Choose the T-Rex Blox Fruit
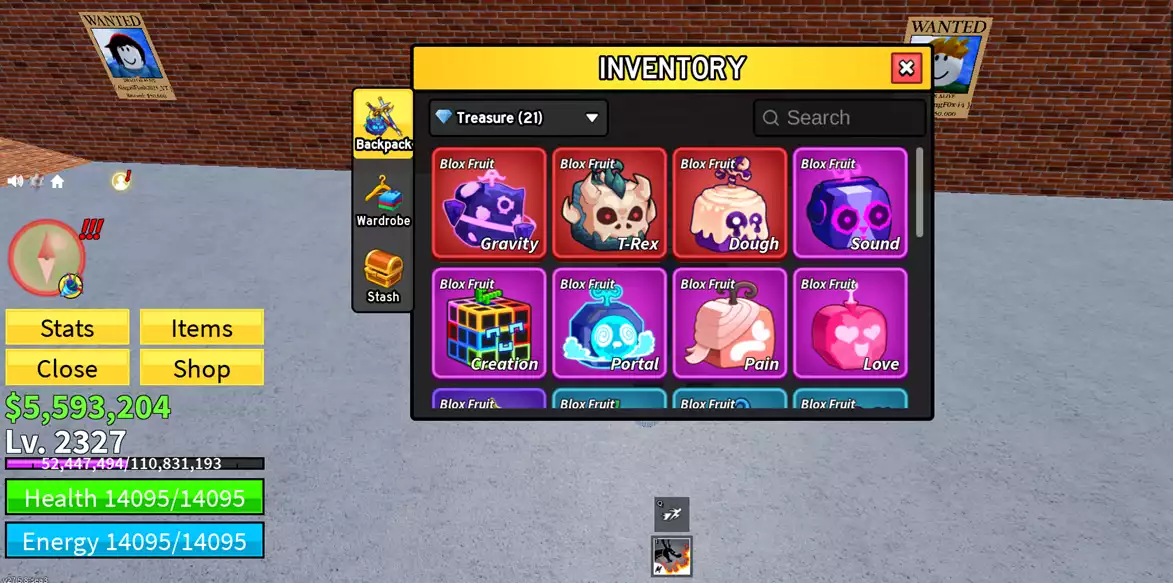The height and width of the screenshot is (583, 1173). [609, 203]
